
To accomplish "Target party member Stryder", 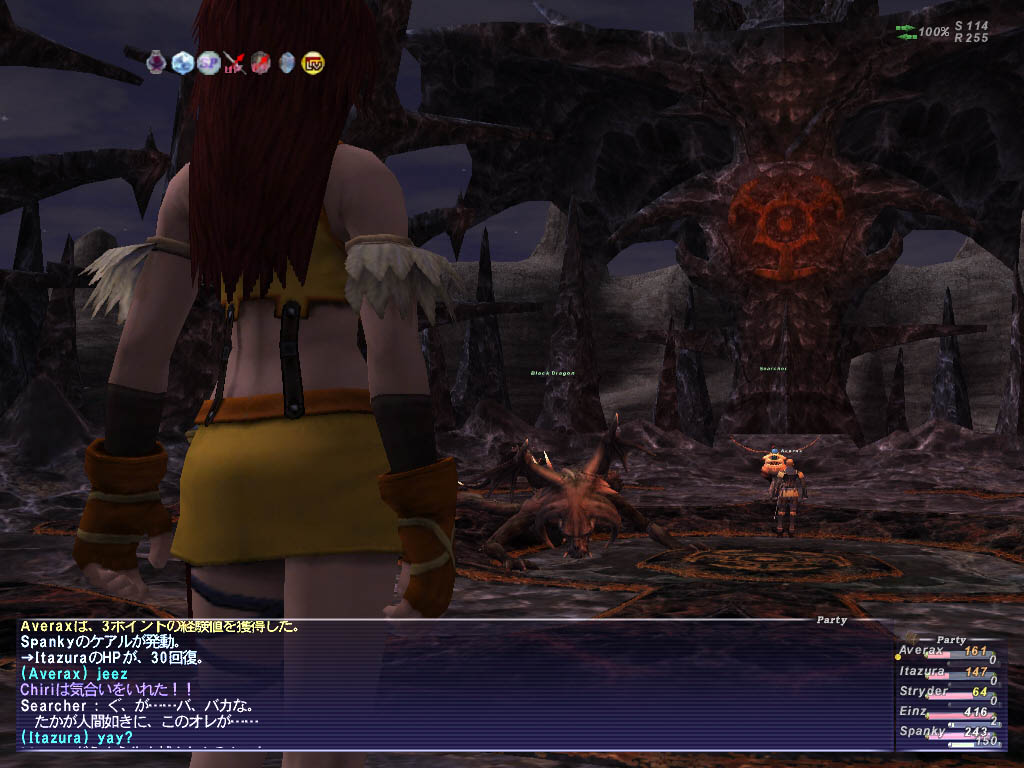I will [921, 691].
